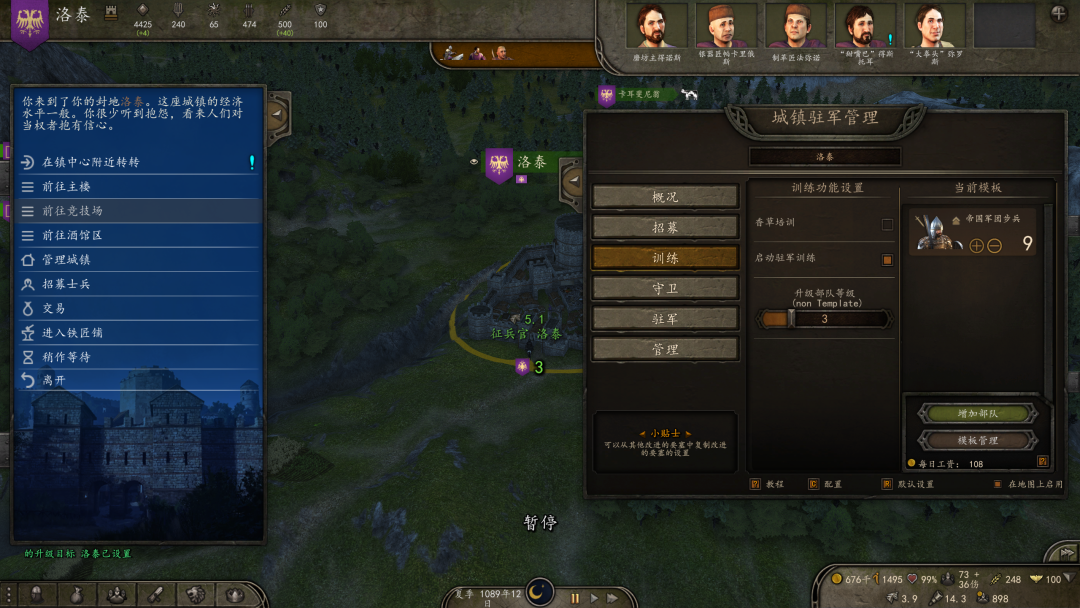The image size is (1080, 608).
Task: Open the 驻军 garrison tab
Action: point(665,319)
